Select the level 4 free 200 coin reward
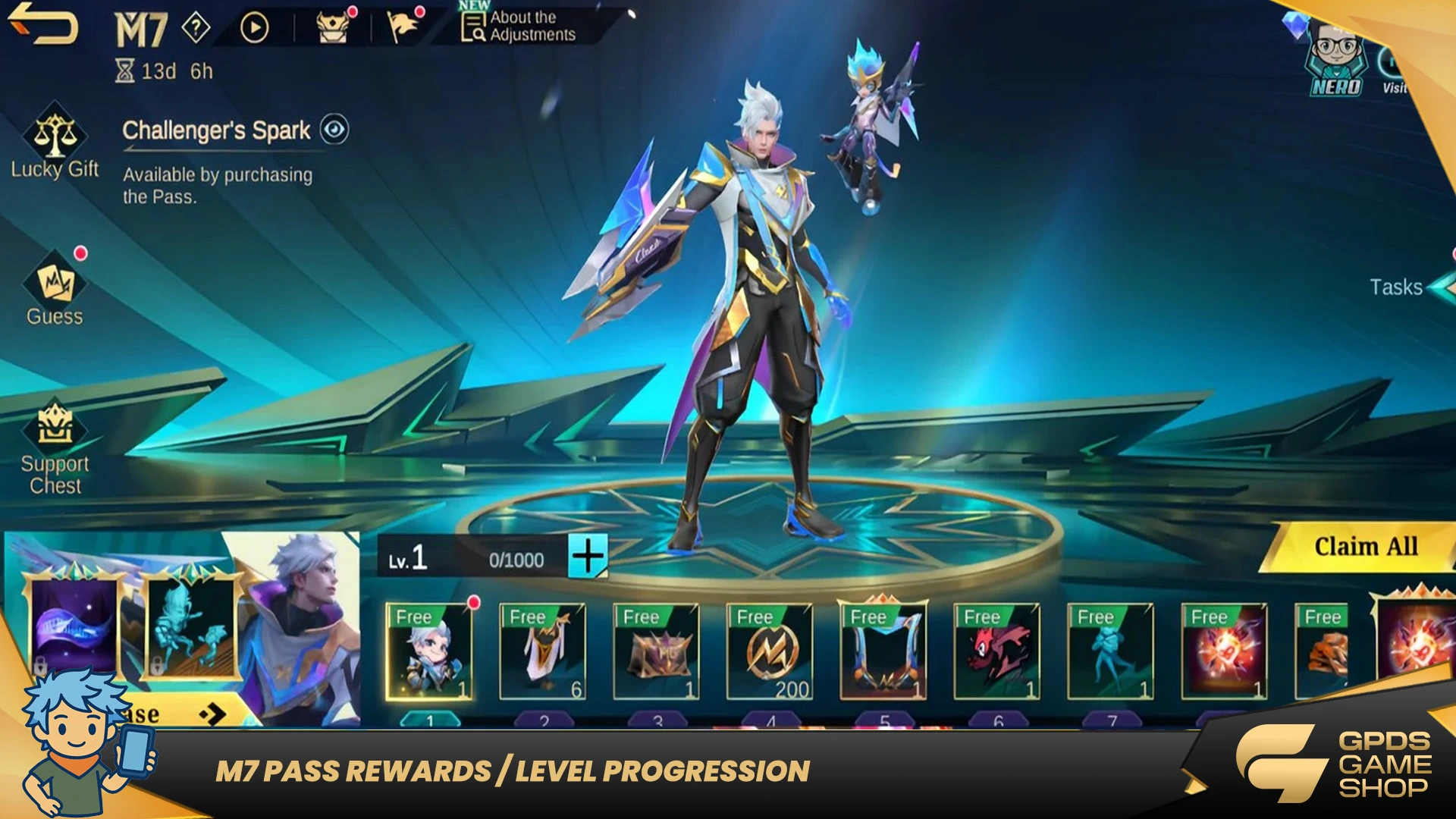The width and height of the screenshot is (1456, 819). click(770, 652)
